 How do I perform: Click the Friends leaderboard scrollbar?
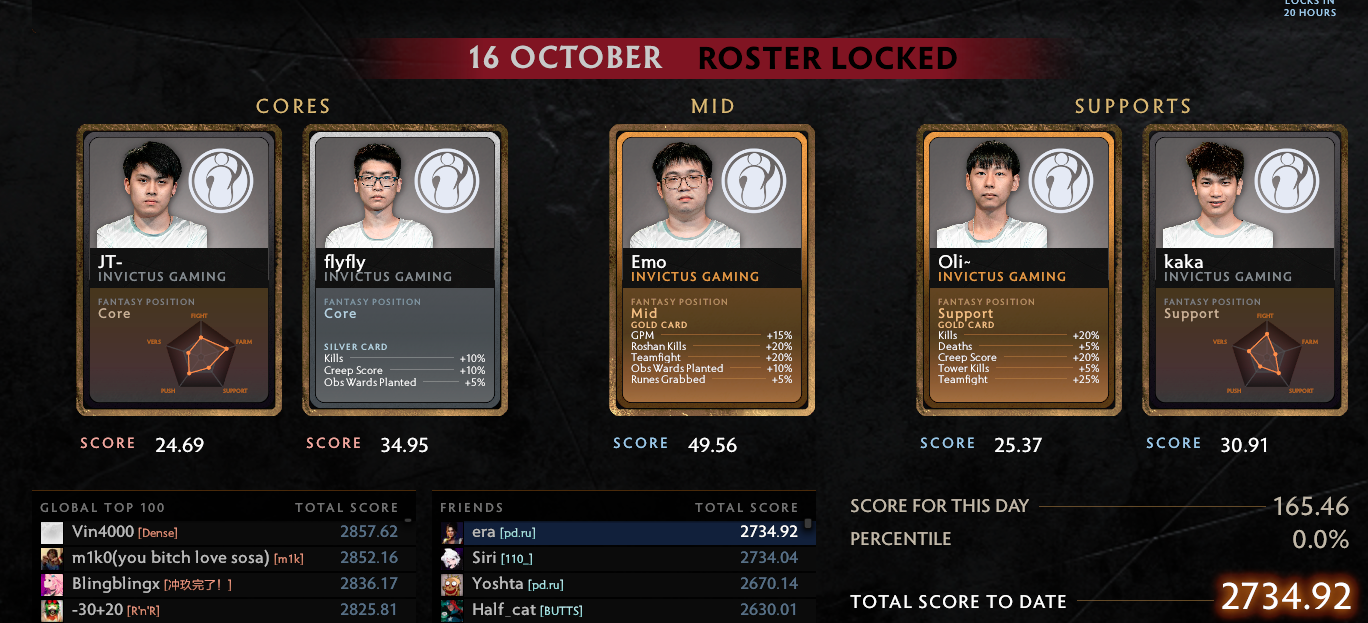[808, 524]
